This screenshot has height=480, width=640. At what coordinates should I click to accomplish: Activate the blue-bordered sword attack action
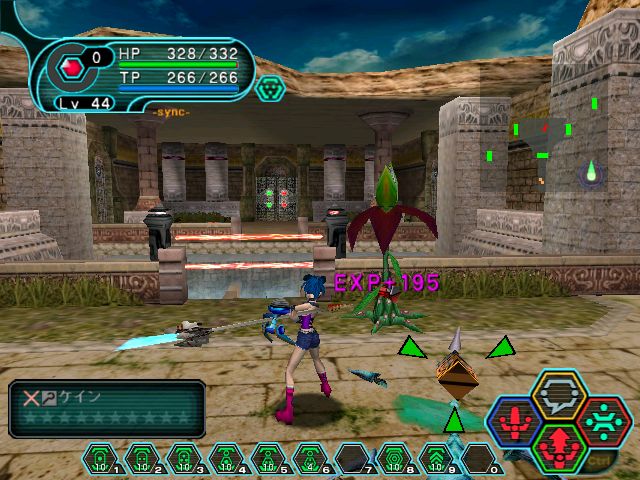516,421
